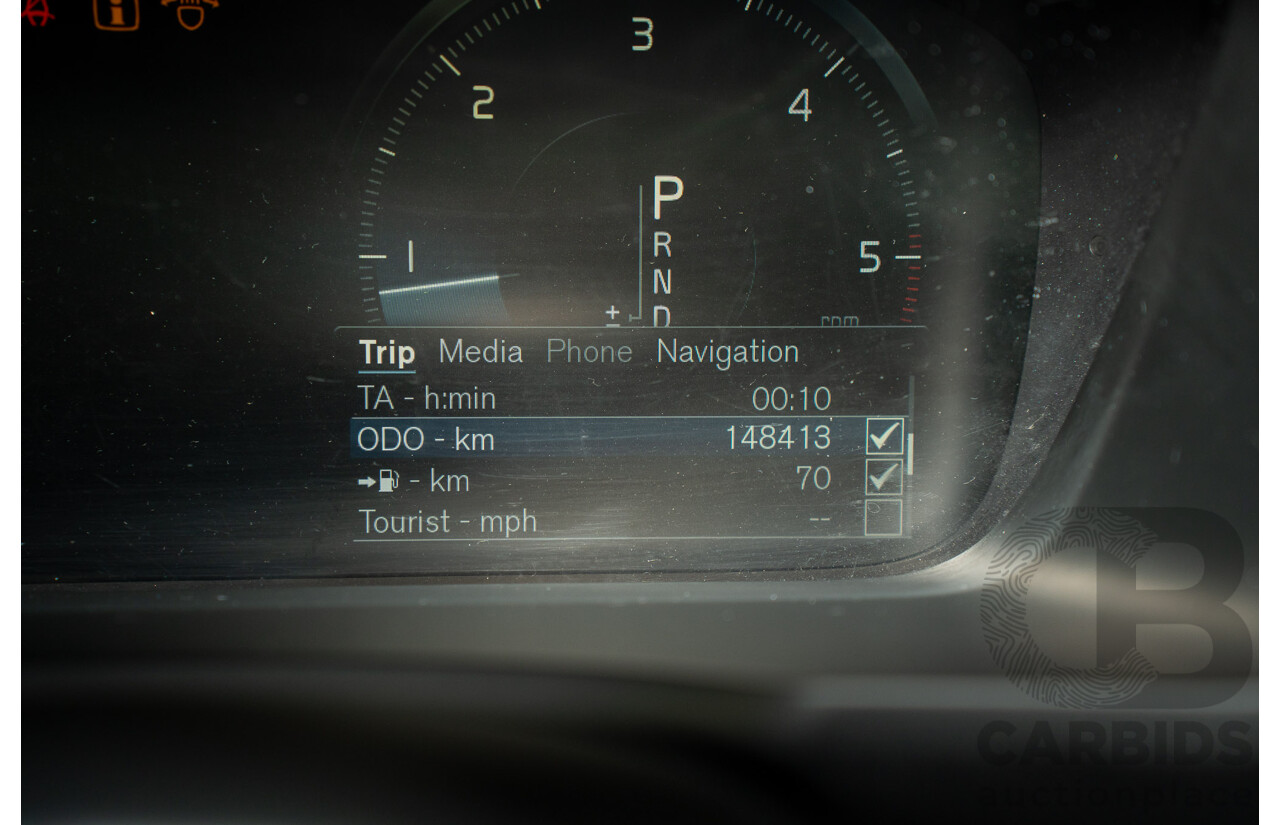Screen dimensions: 1280x825
Task: Open the Media tab
Action: pos(480,352)
